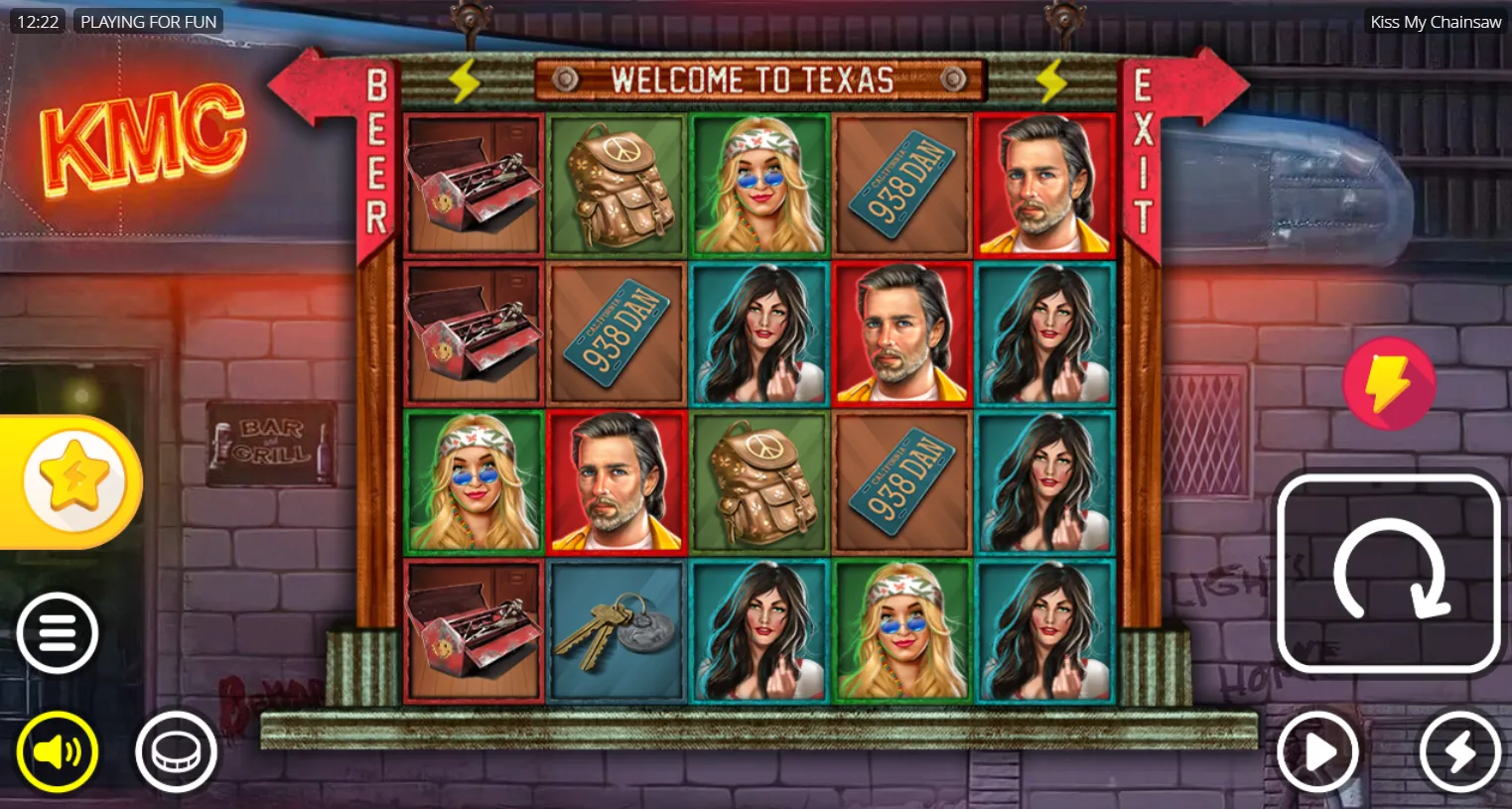Viewport: 1512px width, 809px height.
Task: Activate the red lightning bolt feature button
Action: pyautogui.click(x=1388, y=383)
